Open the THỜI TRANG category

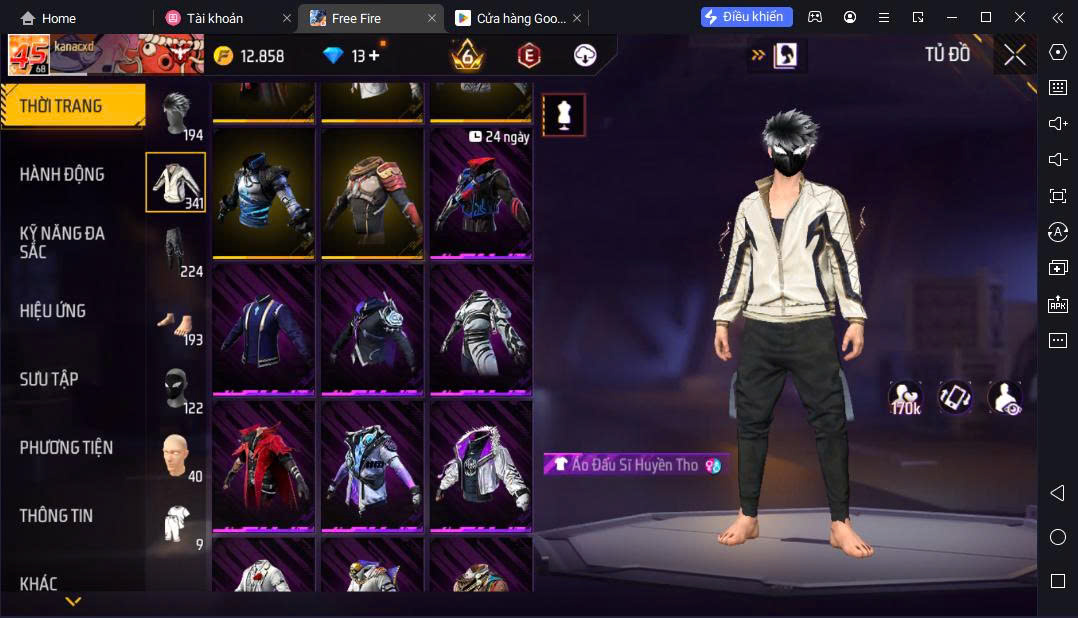click(x=62, y=106)
